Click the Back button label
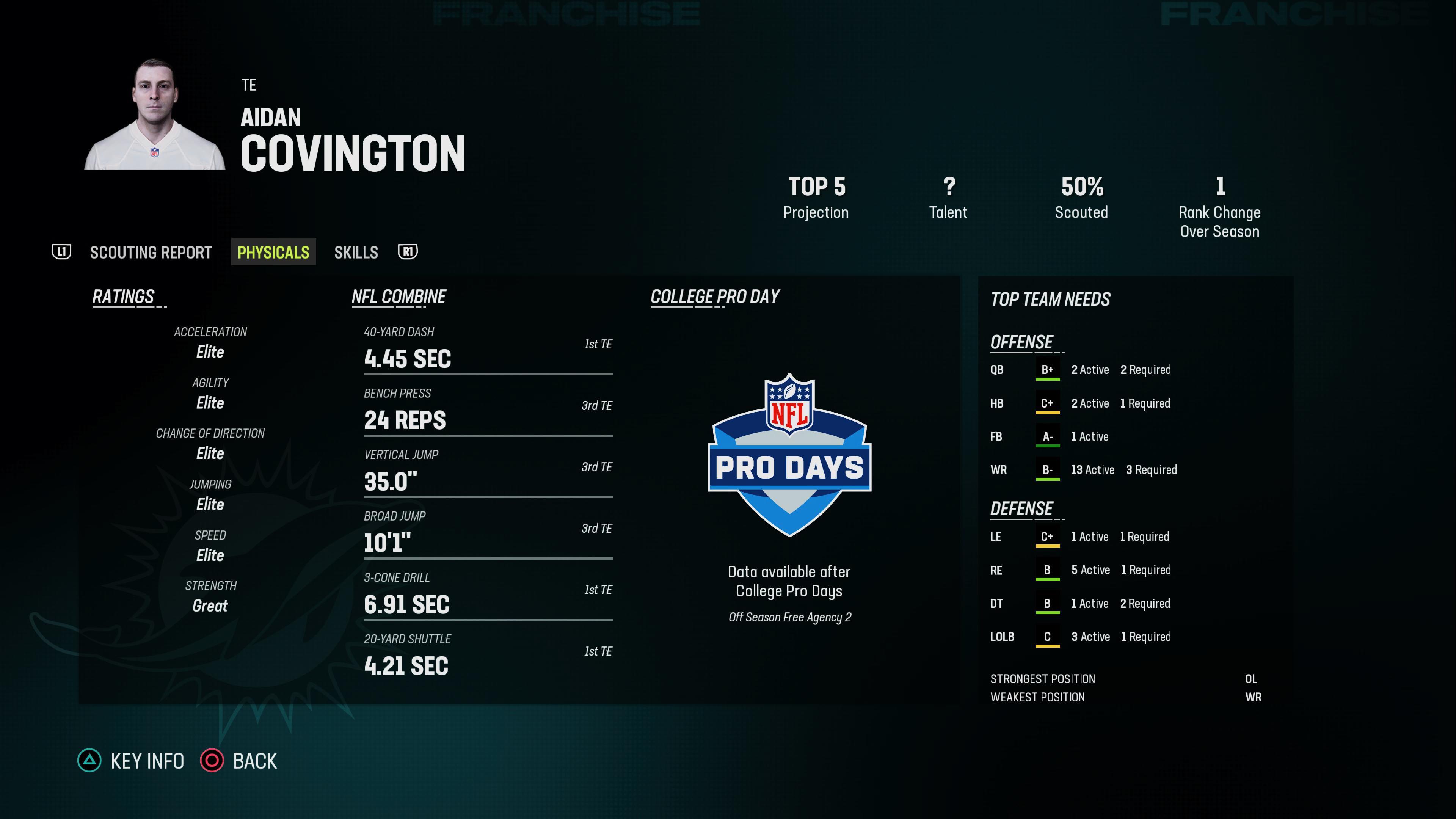The width and height of the screenshot is (1456, 819). click(254, 761)
